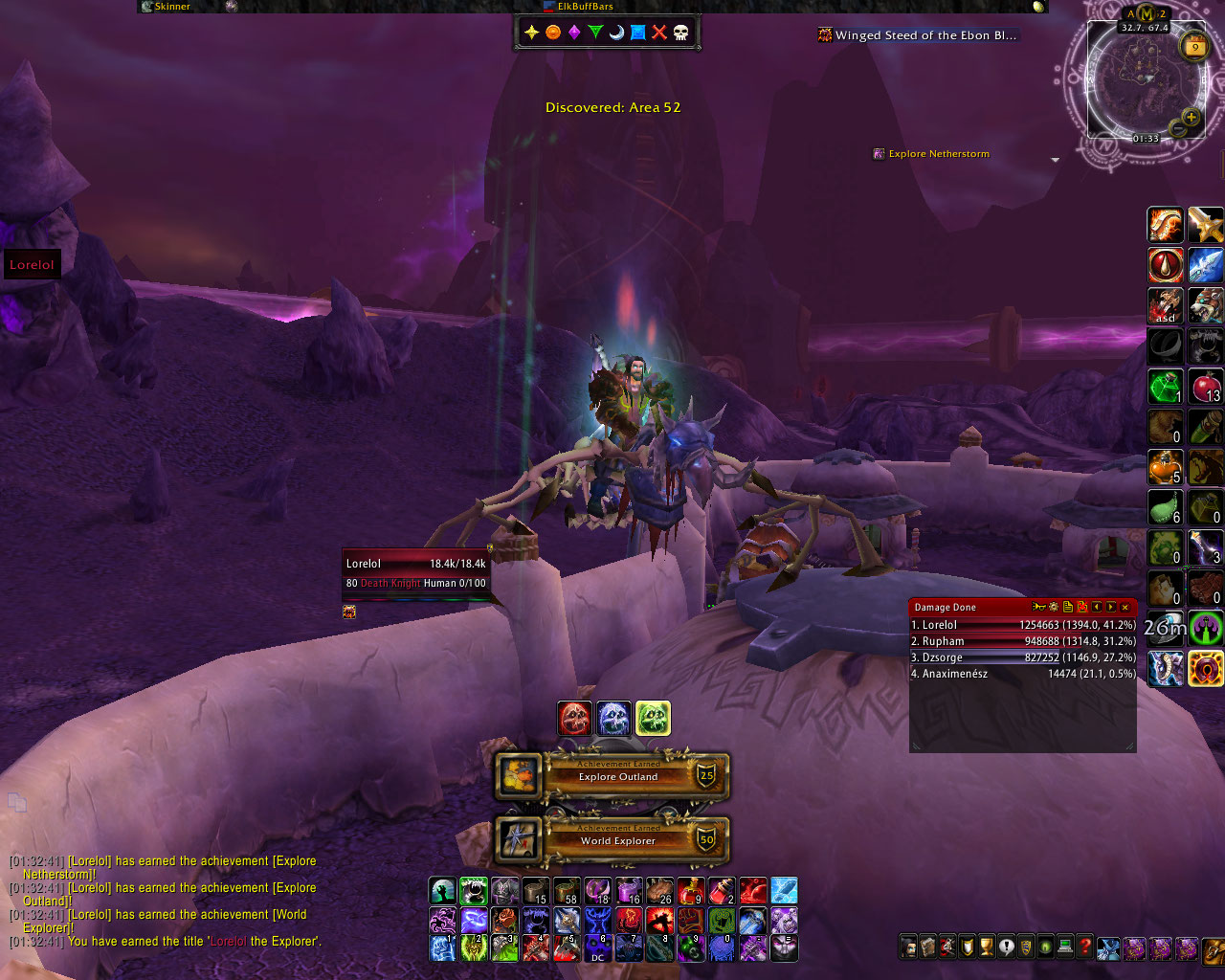Switch to Frost Presence blue skull
Viewport: 1225px width, 980px height.
point(614,719)
